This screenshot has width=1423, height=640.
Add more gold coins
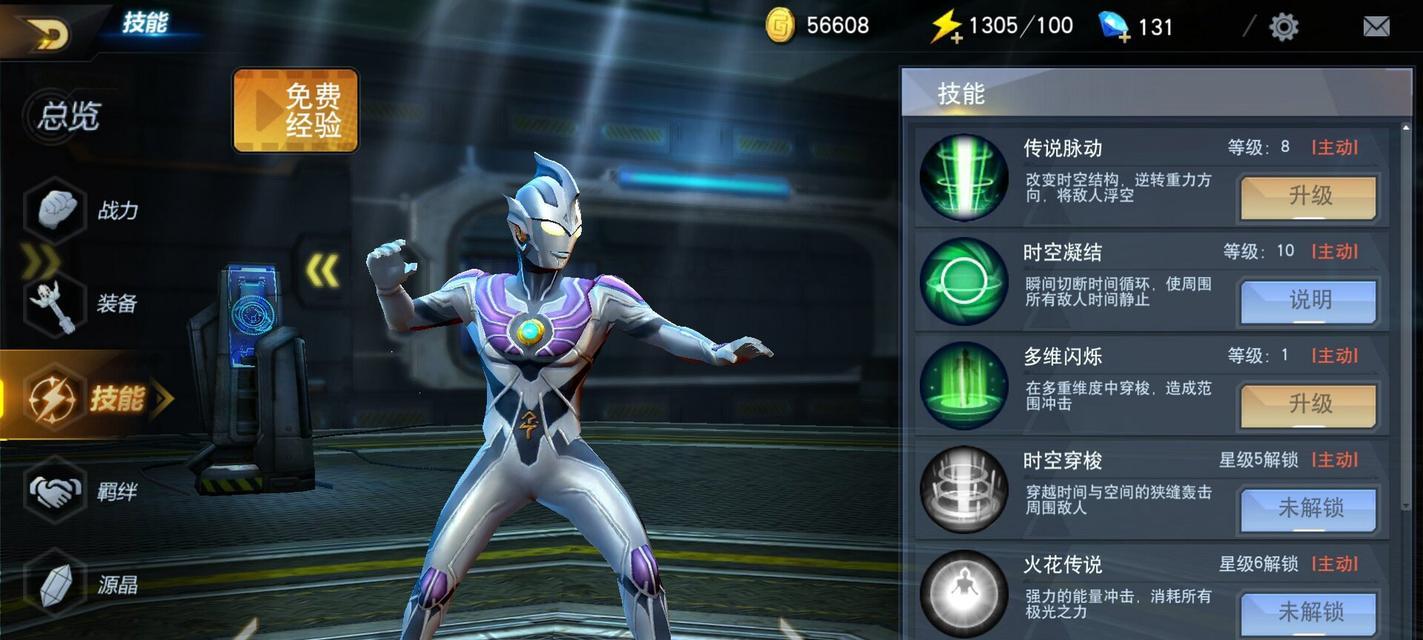pyautogui.click(x=781, y=26)
